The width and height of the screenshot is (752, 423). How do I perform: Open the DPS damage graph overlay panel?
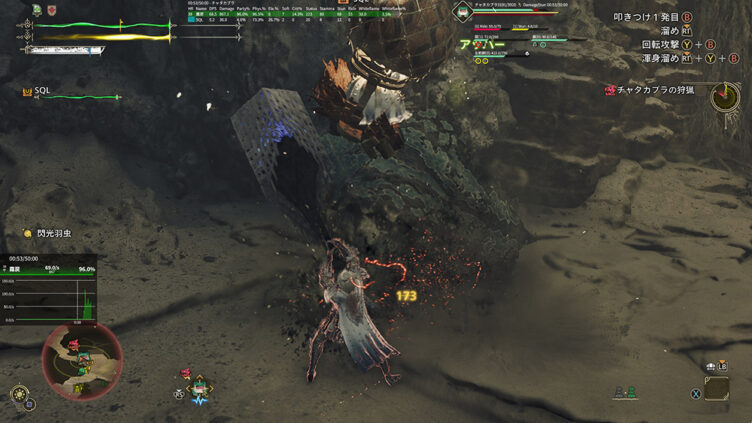pyautogui.click(x=49, y=292)
